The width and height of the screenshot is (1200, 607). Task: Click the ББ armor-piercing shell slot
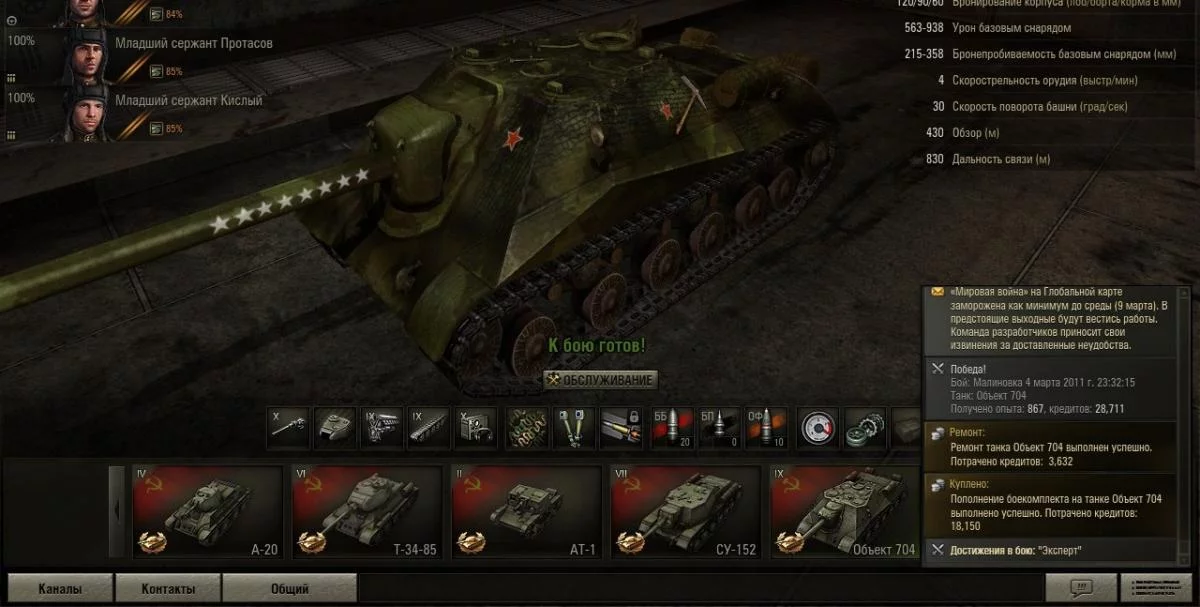[x=670, y=427]
